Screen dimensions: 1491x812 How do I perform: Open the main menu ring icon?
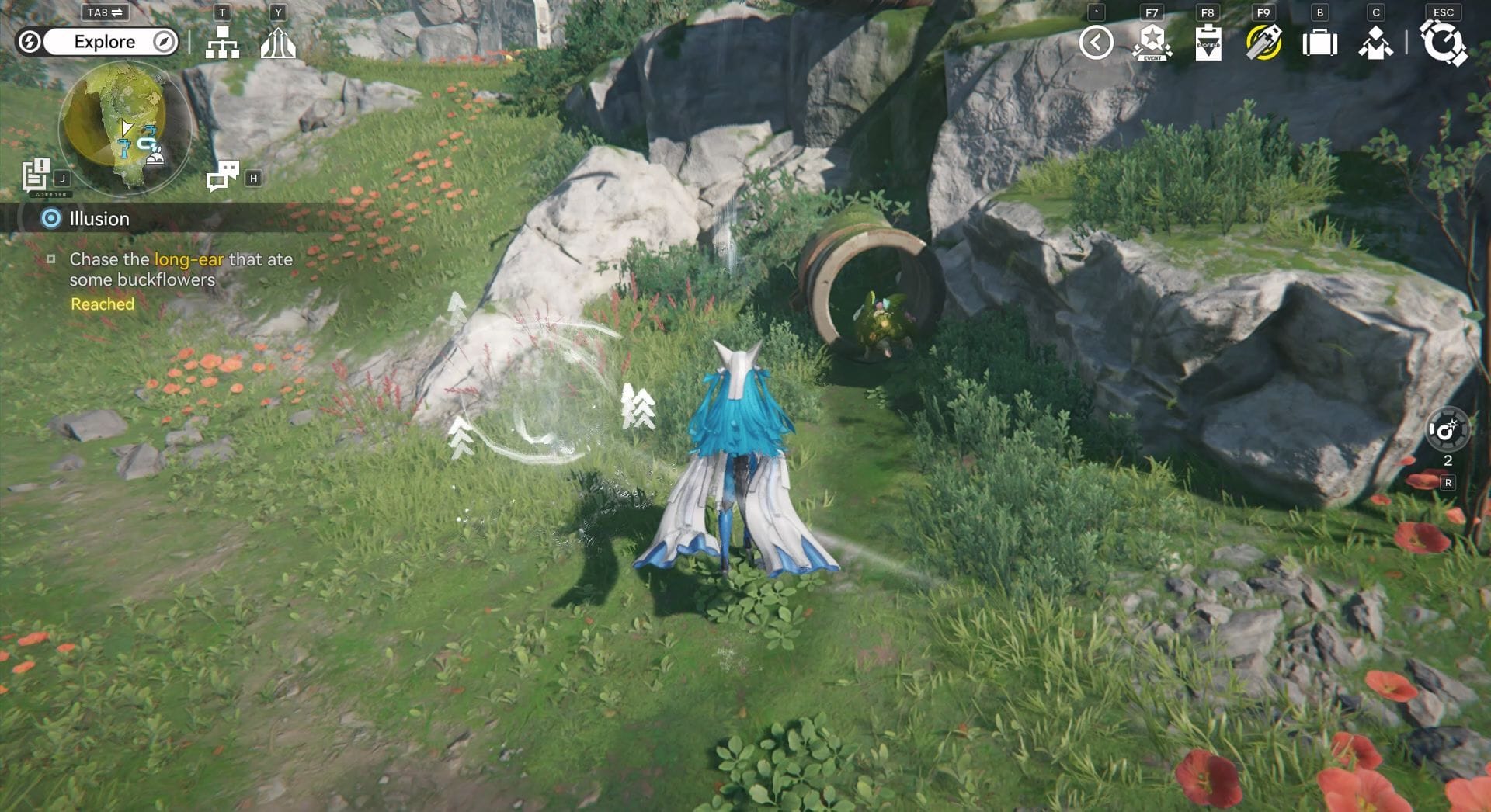coord(1443,43)
